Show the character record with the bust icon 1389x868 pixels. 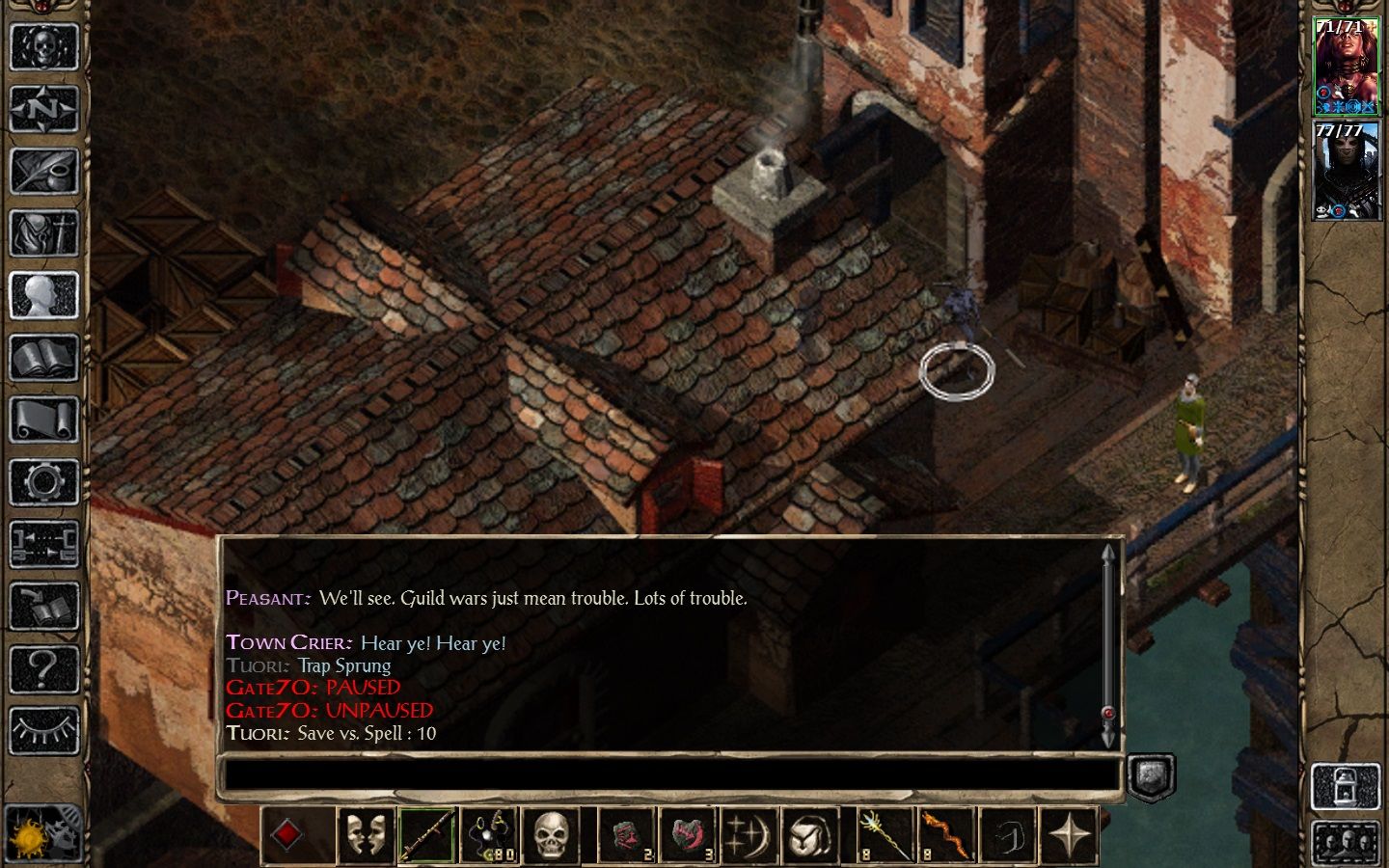(43, 296)
